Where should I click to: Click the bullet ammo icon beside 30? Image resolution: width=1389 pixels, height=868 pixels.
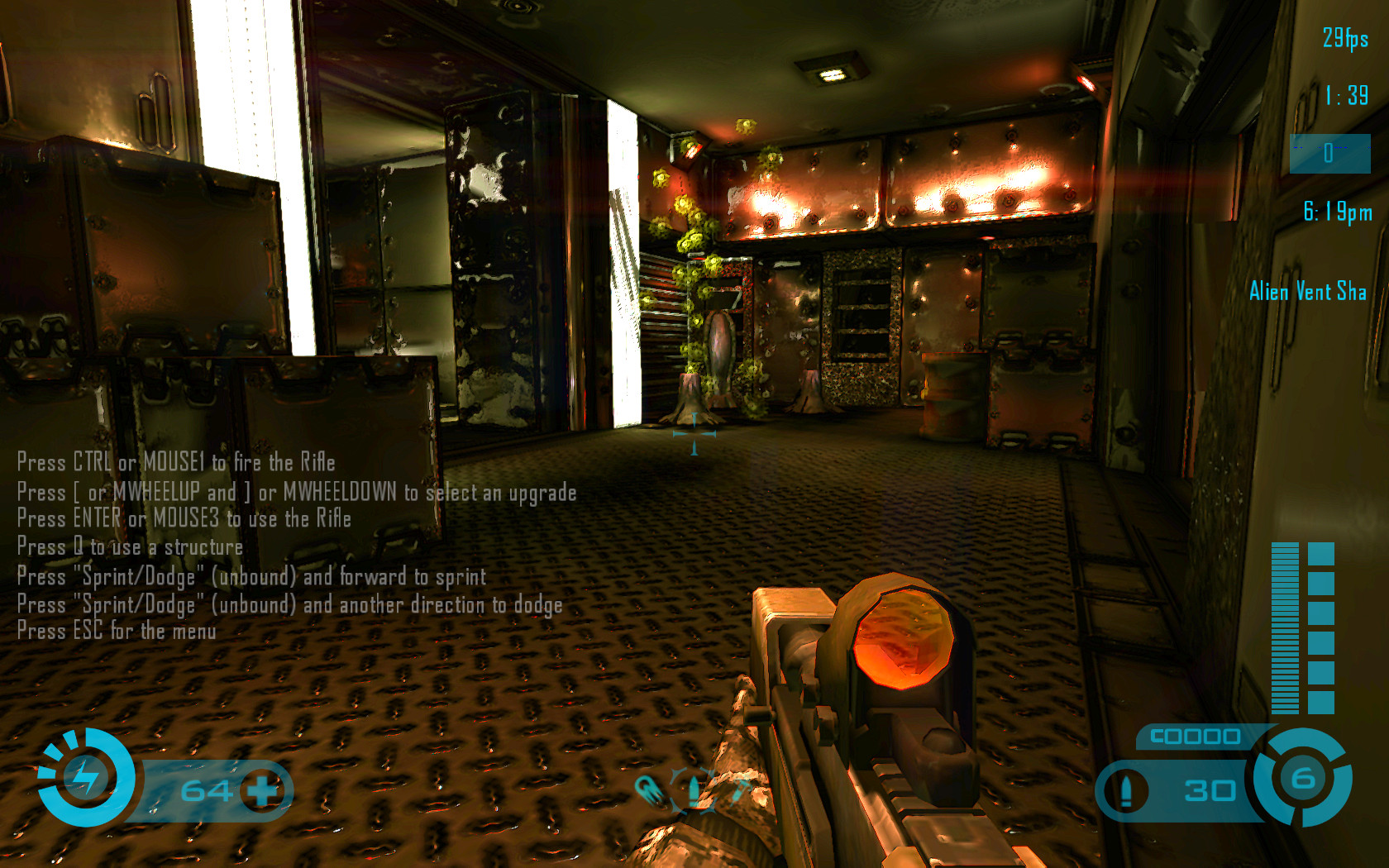tap(1126, 790)
